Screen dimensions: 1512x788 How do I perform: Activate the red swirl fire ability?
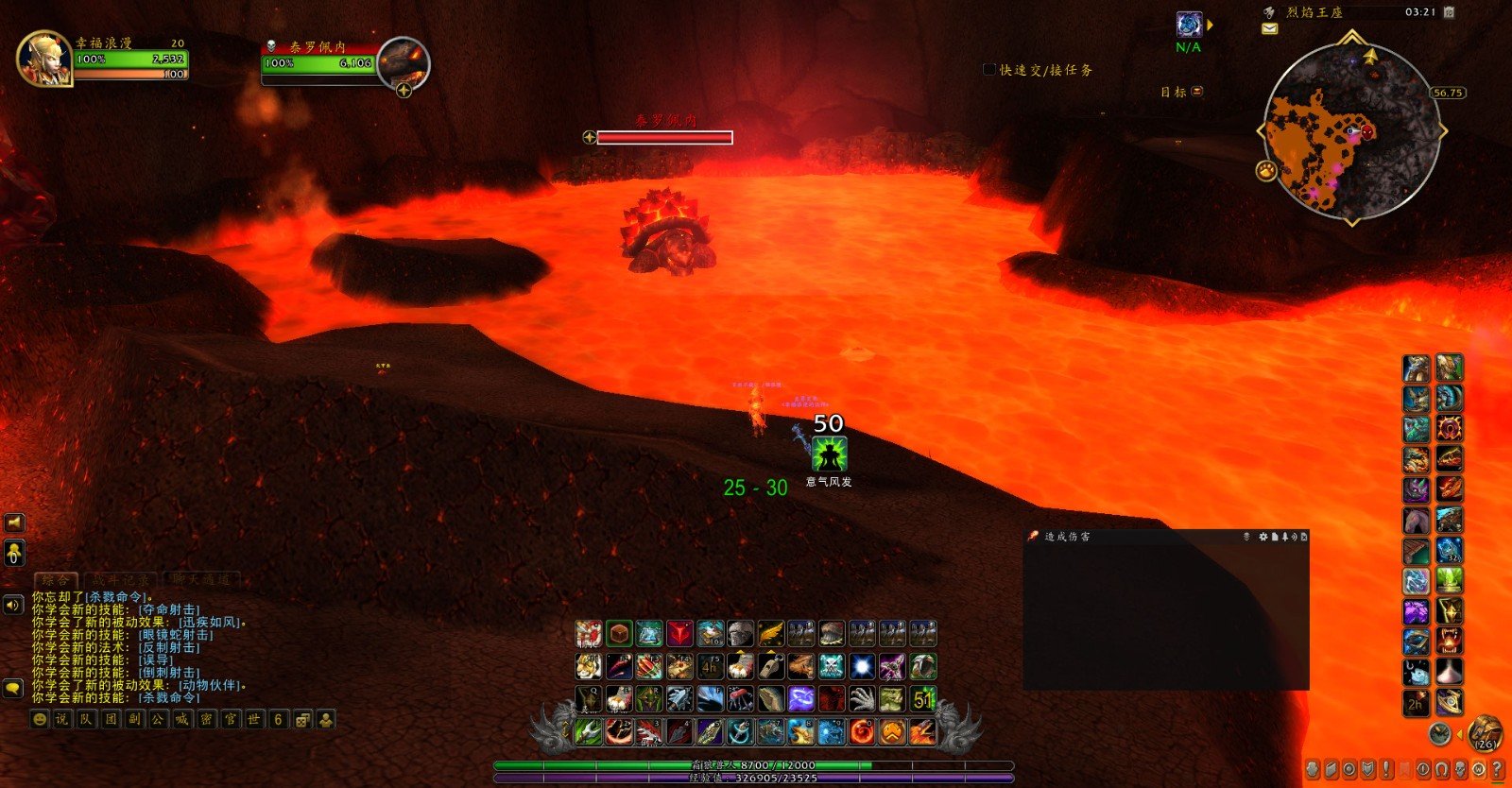(x=862, y=731)
